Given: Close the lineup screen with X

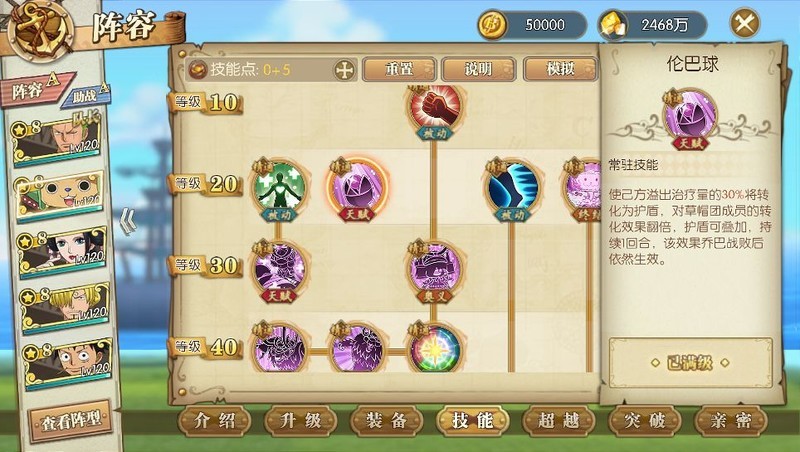Looking at the screenshot, I should pyautogui.click(x=743, y=23).
